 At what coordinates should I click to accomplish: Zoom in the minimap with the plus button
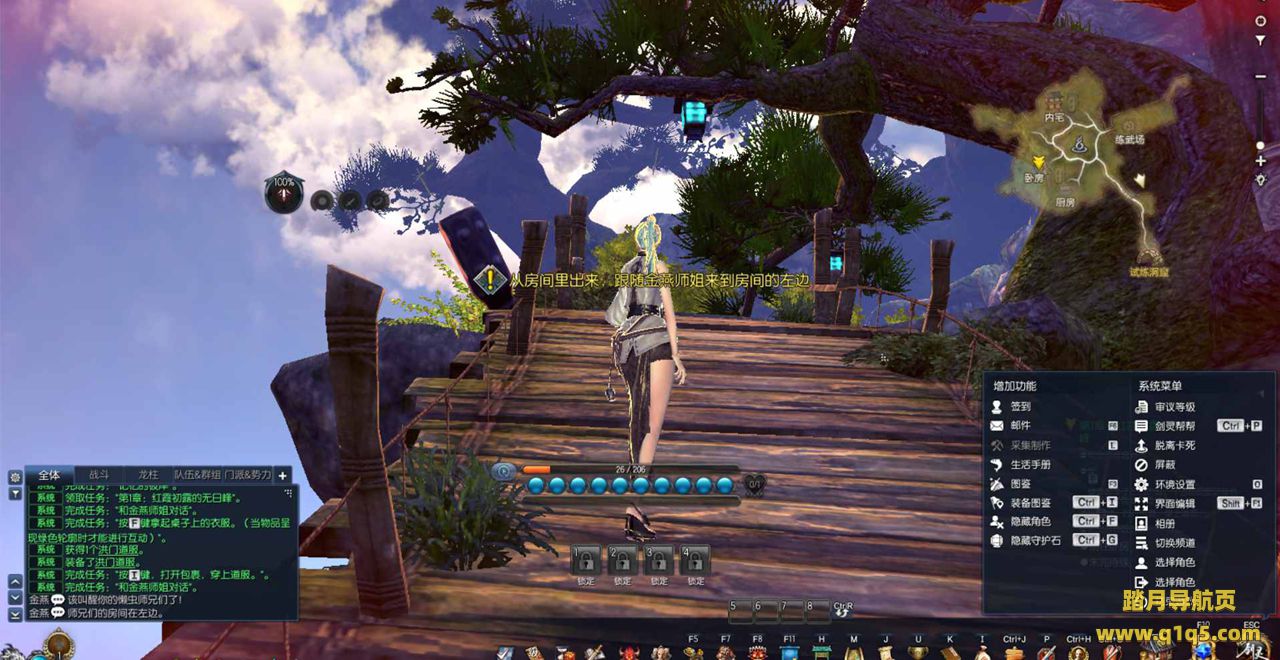click(1261, 161)
